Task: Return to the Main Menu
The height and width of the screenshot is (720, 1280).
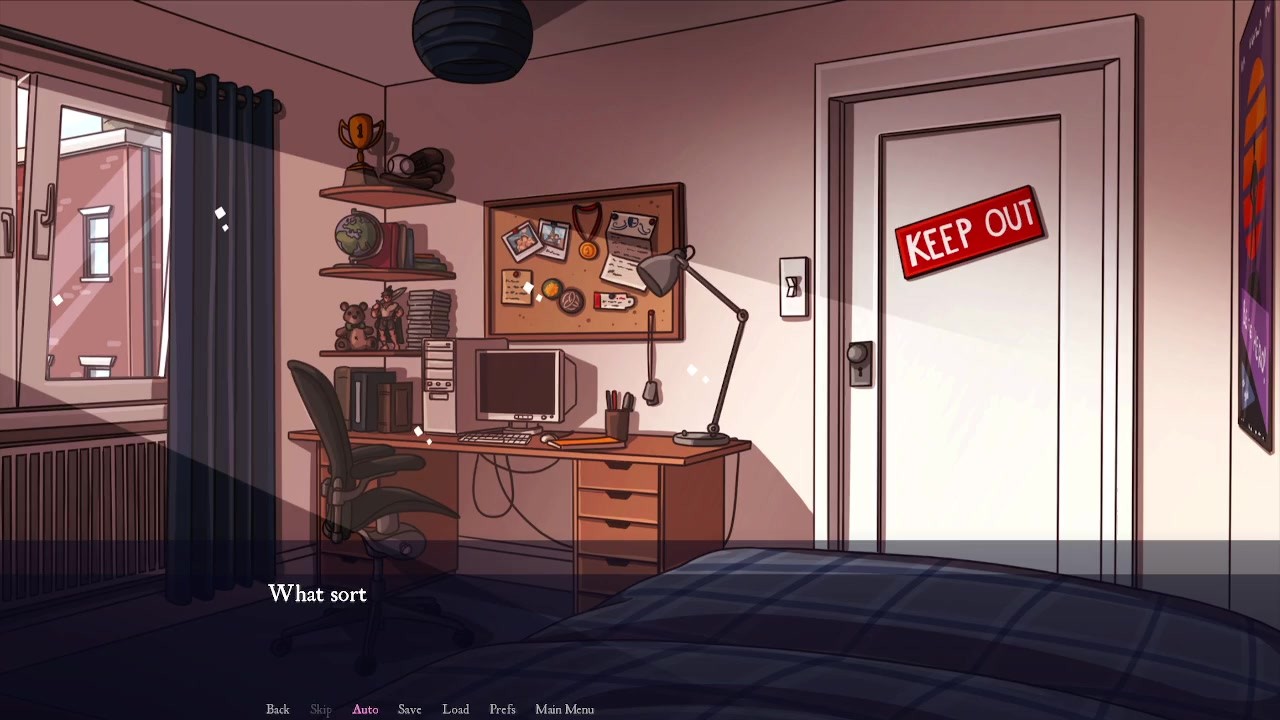Action: [564, 709]
